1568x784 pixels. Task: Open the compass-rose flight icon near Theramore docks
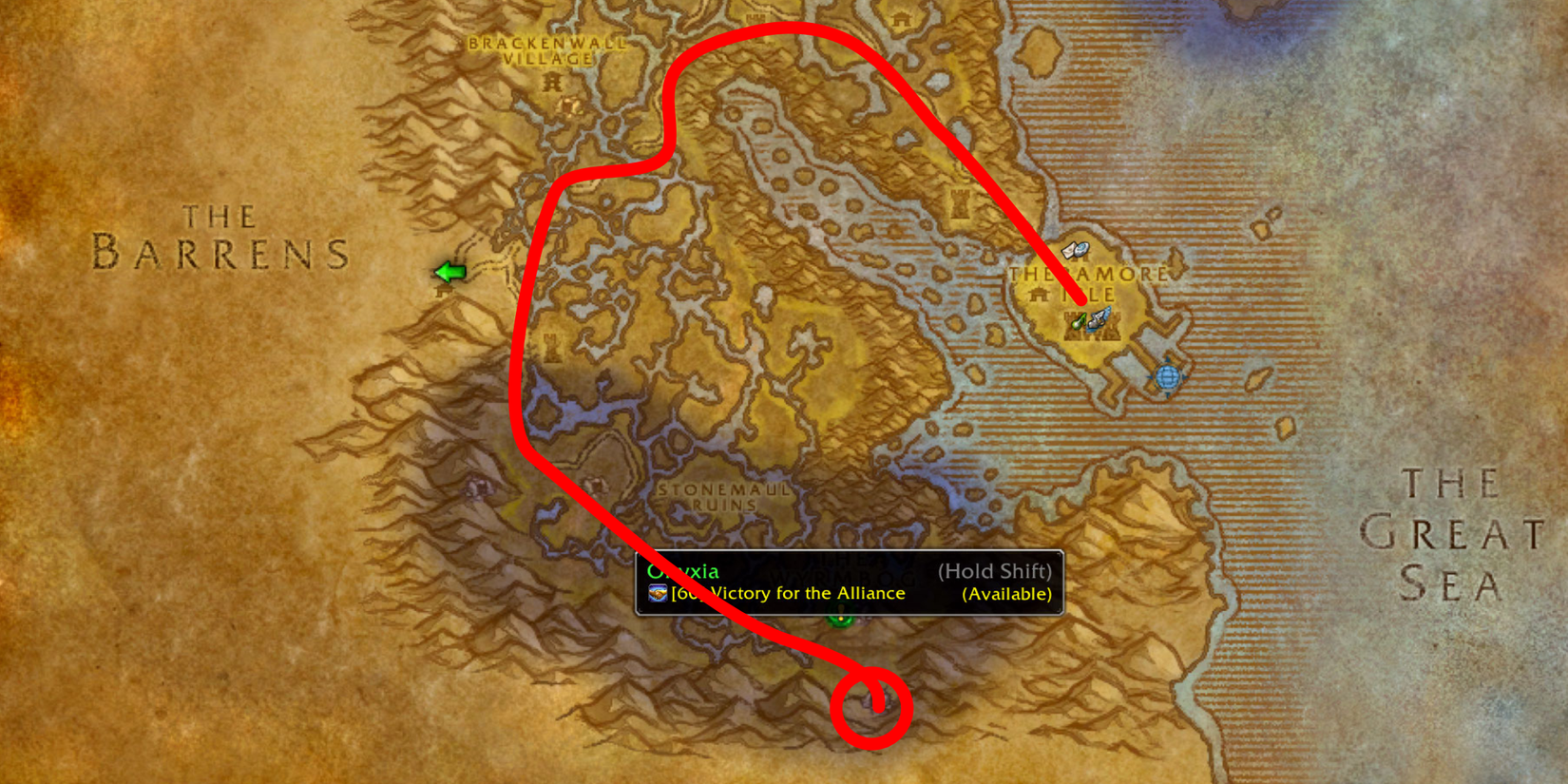(x=1168, y=376)
